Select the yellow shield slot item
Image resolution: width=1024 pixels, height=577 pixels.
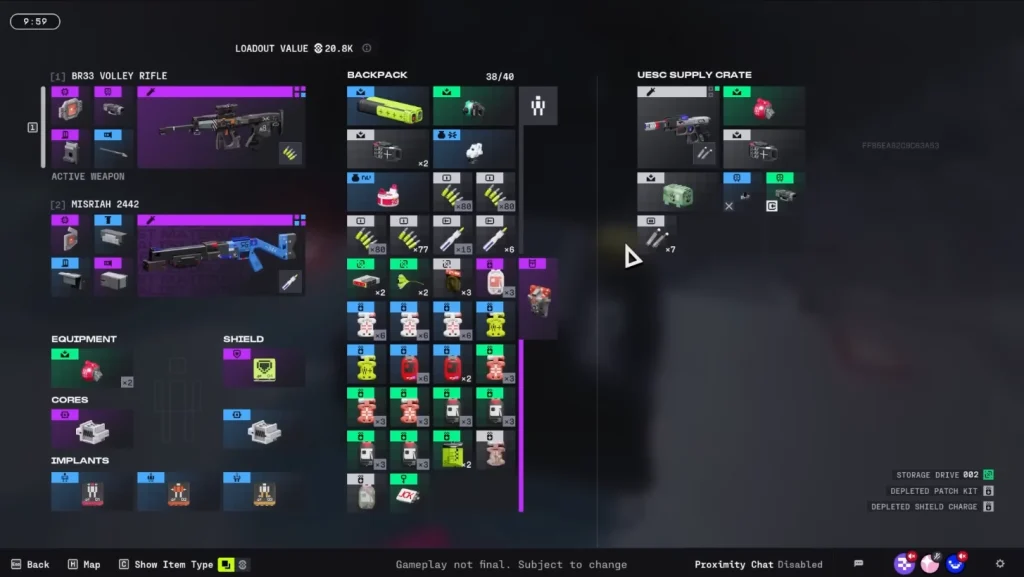click(264, 368)
